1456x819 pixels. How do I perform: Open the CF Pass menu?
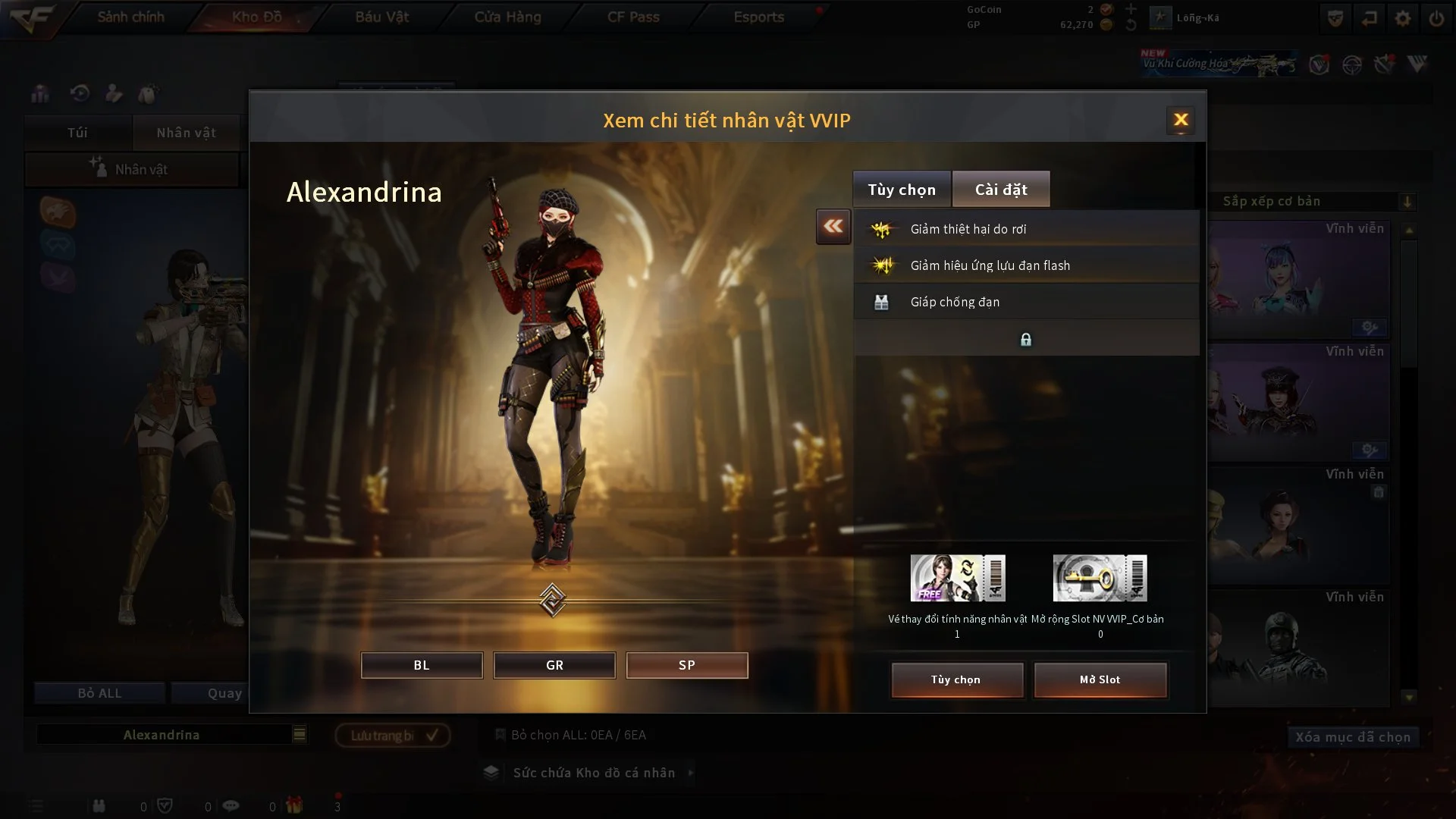[633, 17]
